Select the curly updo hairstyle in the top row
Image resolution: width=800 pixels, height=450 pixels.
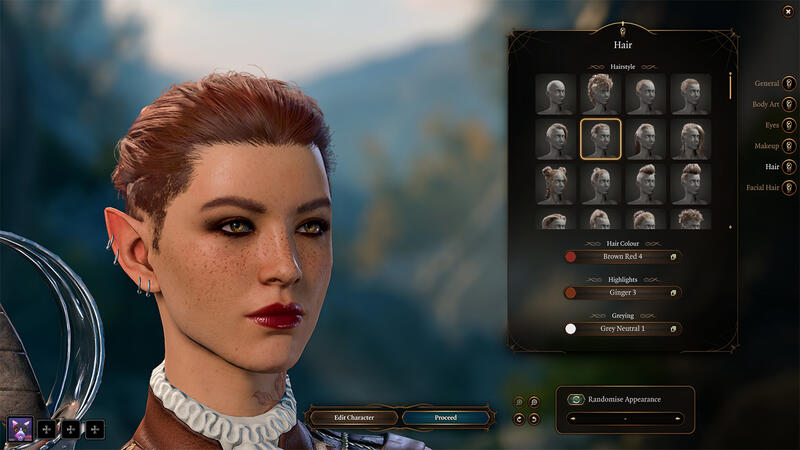[601, 94]
